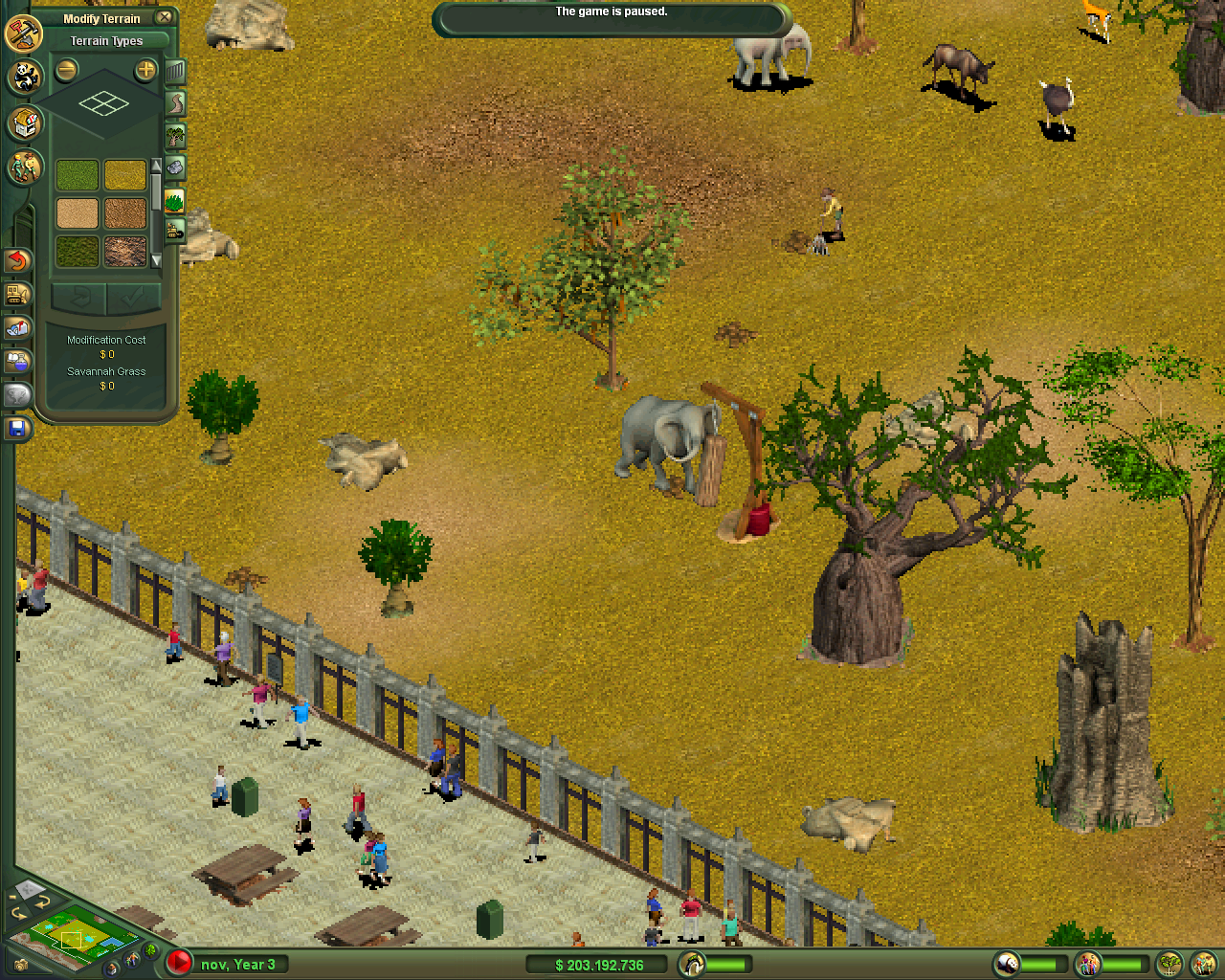Confirm terrain changes with the checkmark button

(x=132, y=299)
